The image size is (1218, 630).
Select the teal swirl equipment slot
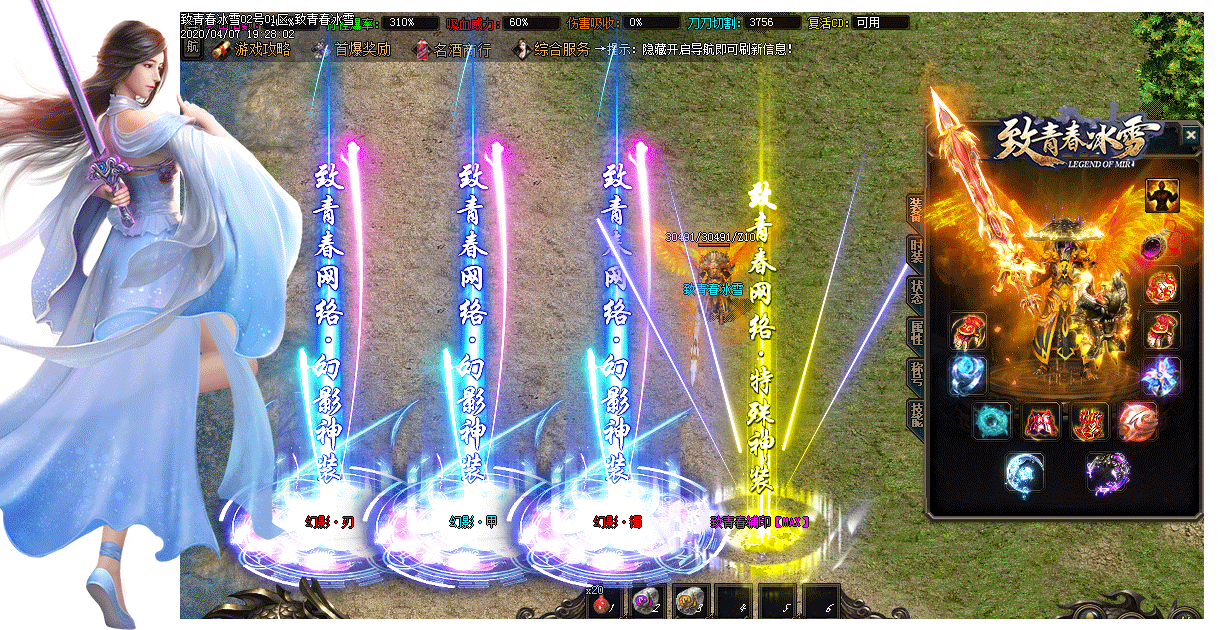993,421
